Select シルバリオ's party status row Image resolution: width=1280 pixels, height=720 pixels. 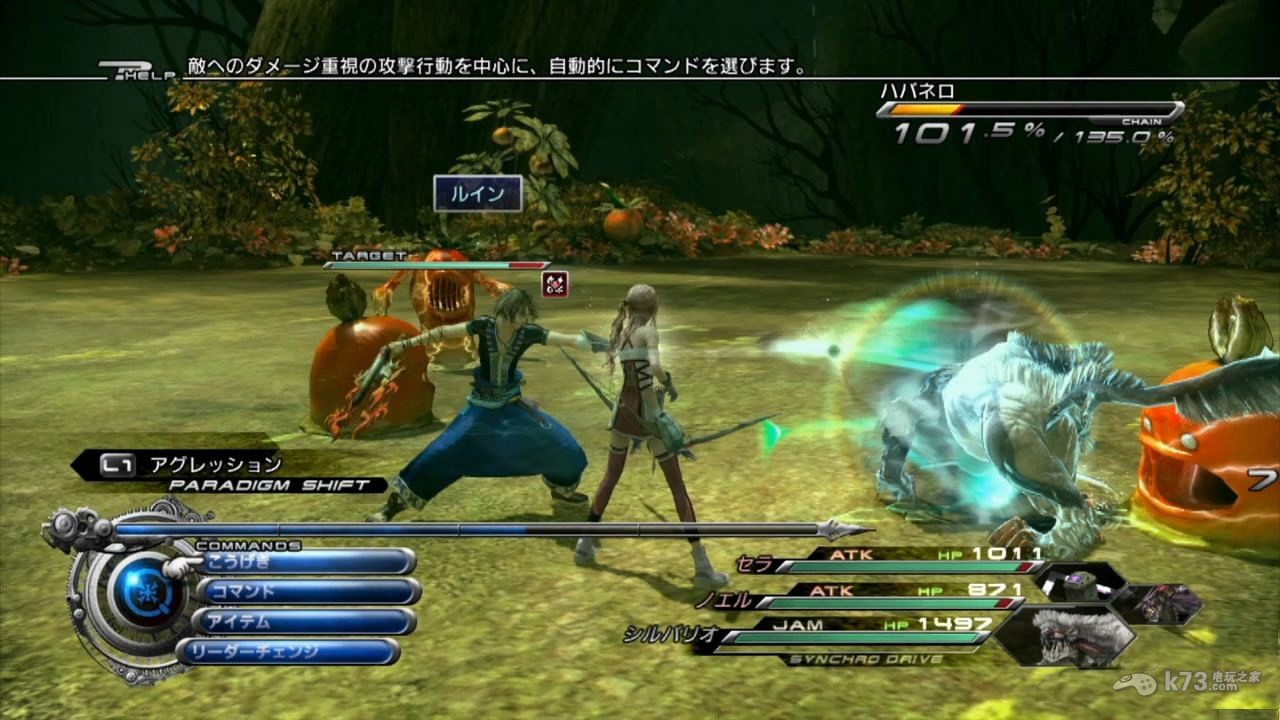[850, 632]
